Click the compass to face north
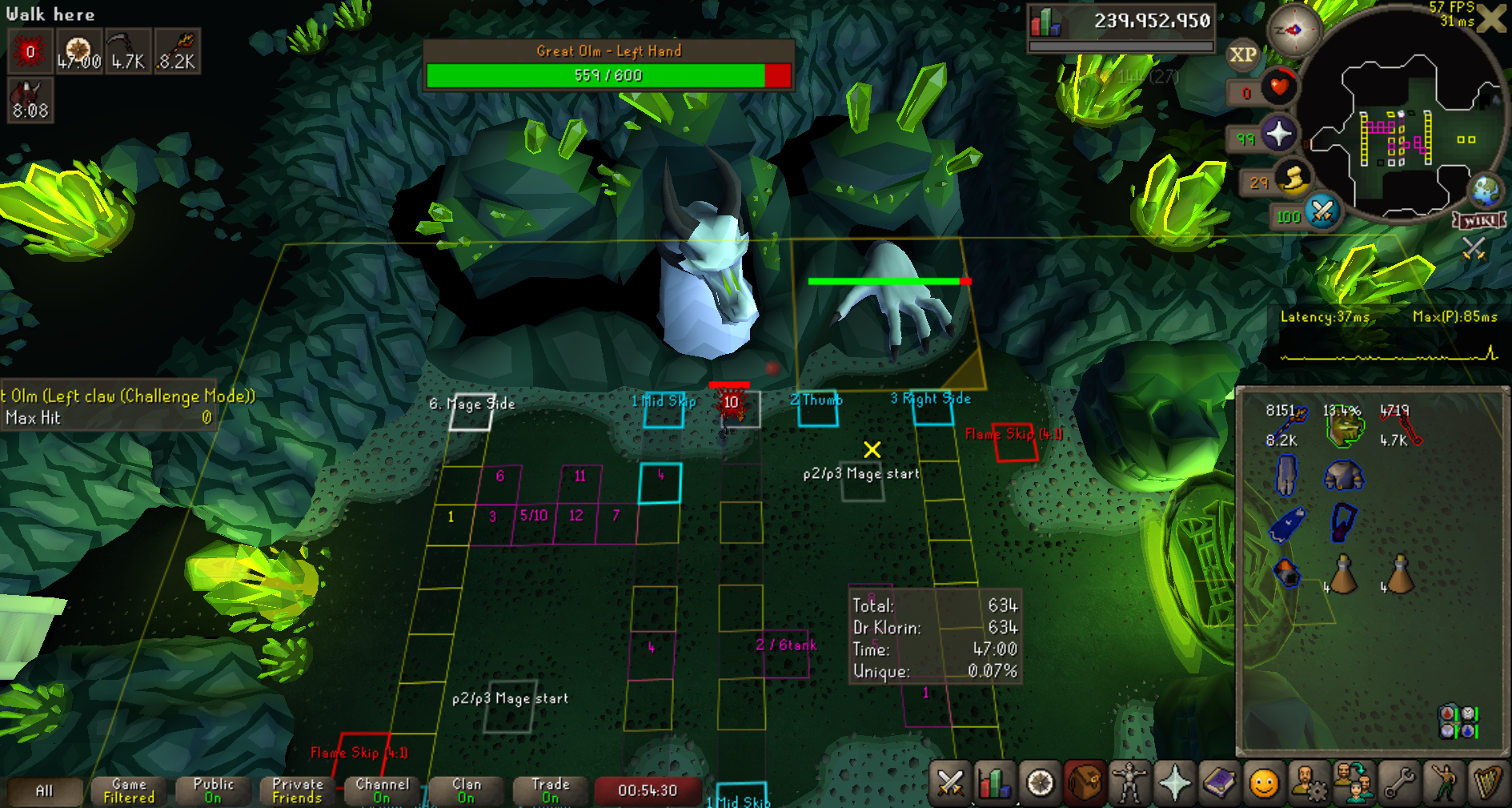 coord(1293,31)
